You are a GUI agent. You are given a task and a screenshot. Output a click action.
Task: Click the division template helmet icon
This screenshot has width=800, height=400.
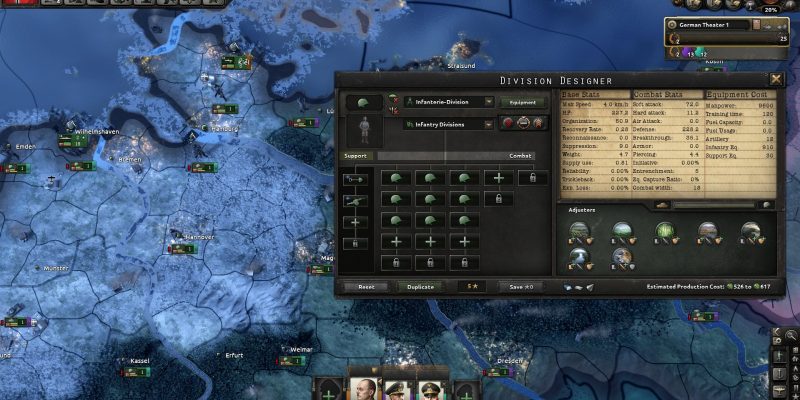point(362,102)
